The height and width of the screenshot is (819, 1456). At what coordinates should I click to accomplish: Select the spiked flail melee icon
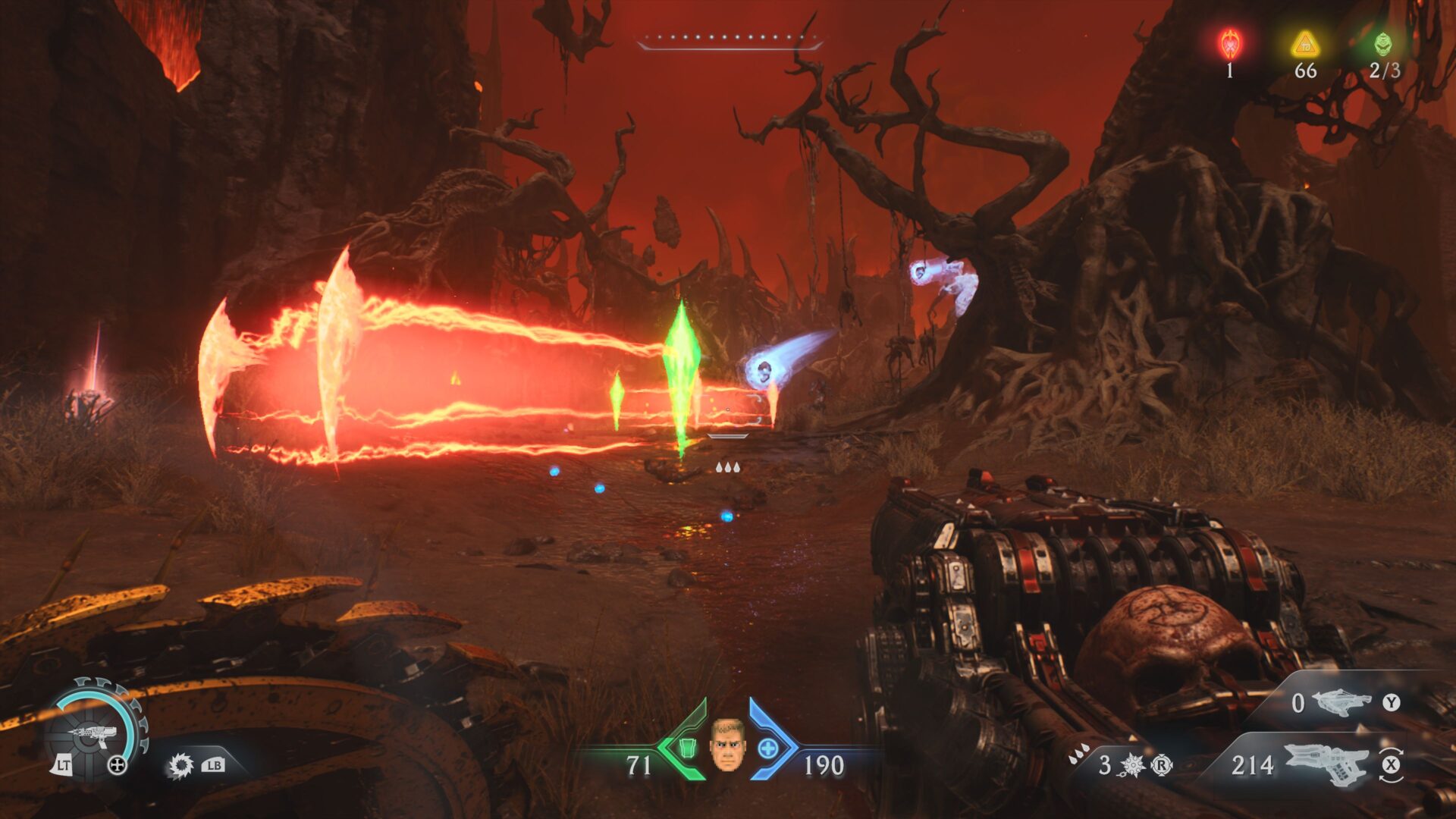(x=1131, y=765)
